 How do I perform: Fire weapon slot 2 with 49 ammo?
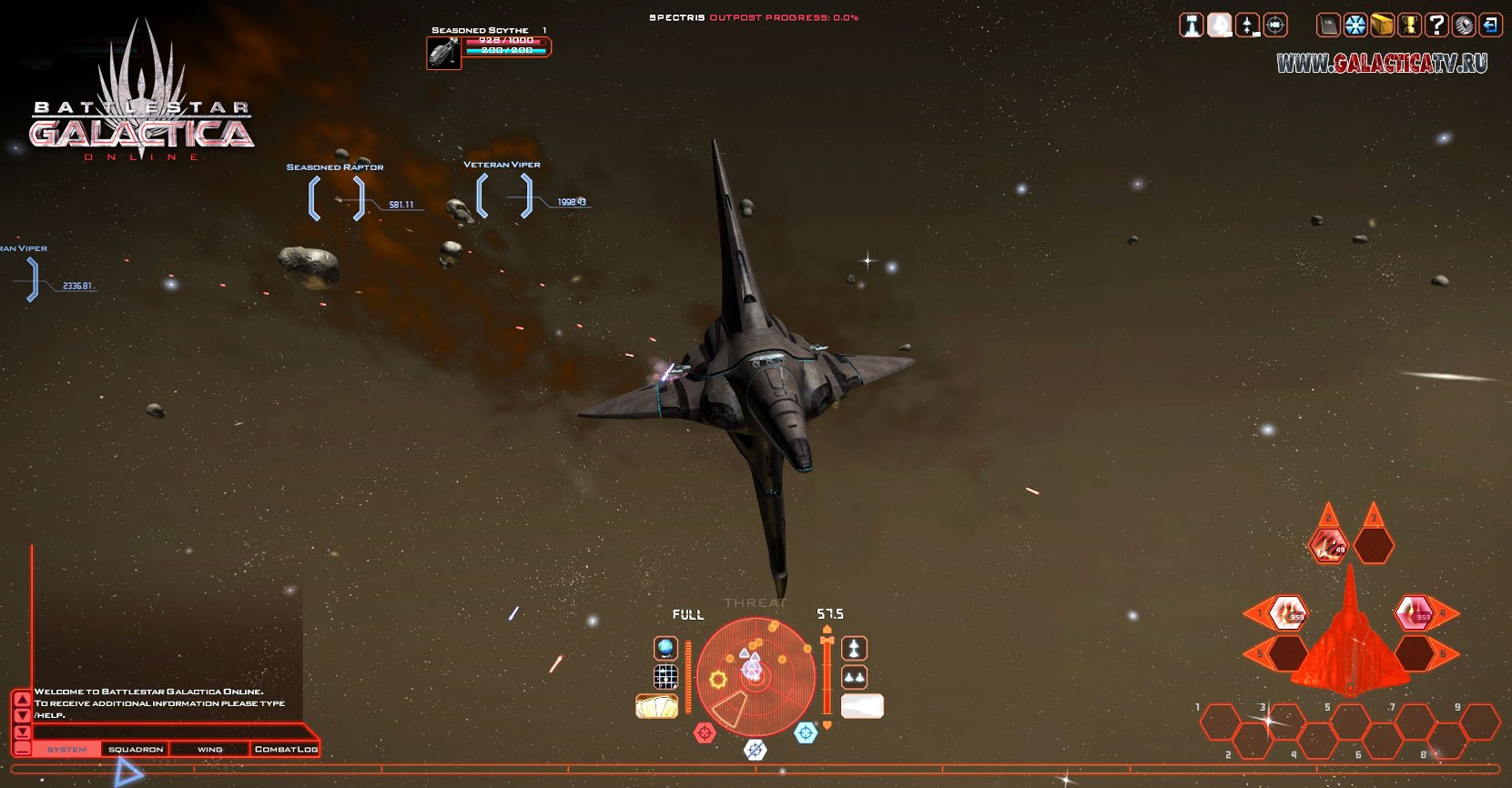(1328, 546)
